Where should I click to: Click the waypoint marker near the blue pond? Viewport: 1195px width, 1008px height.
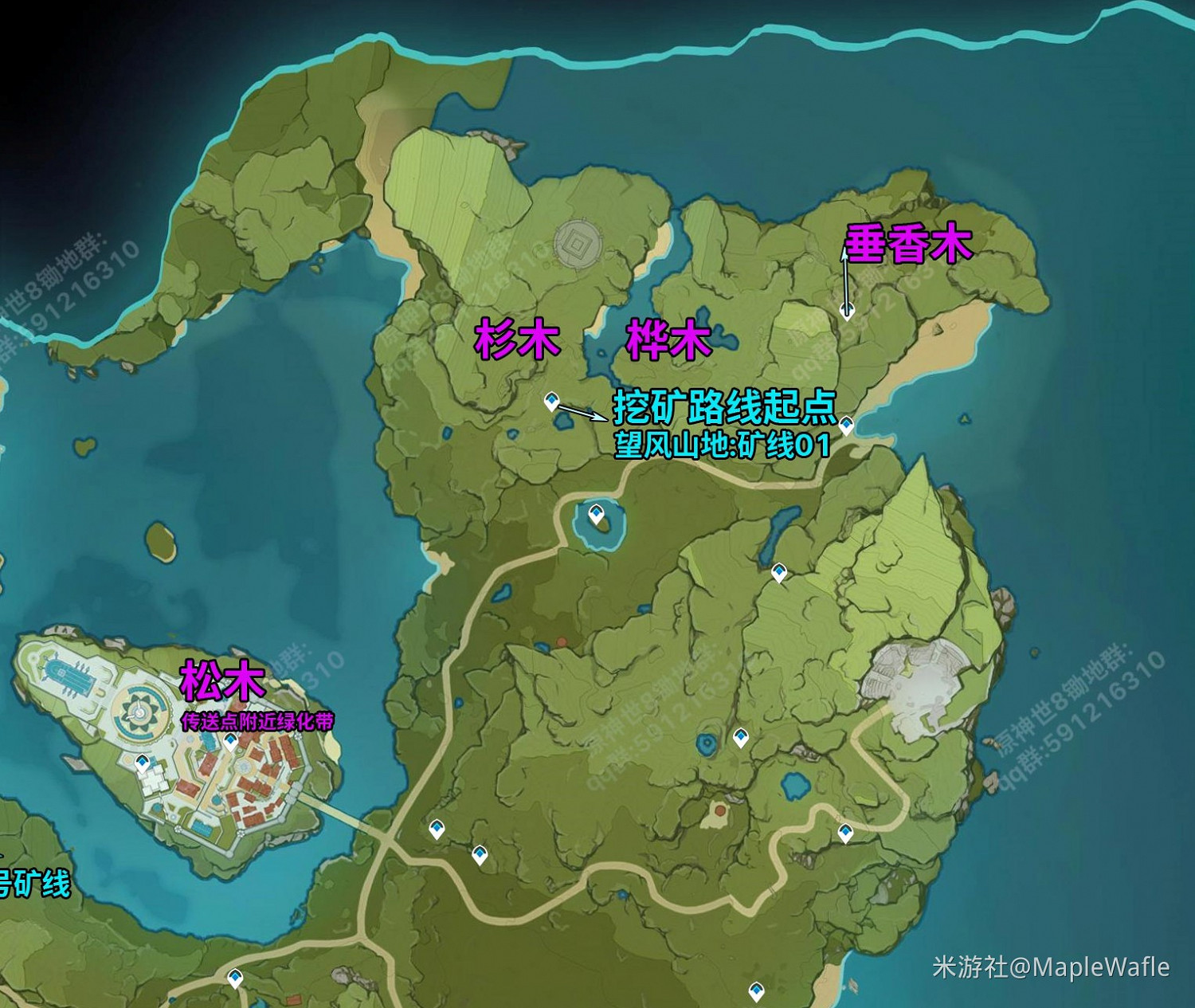coord(741,736)
